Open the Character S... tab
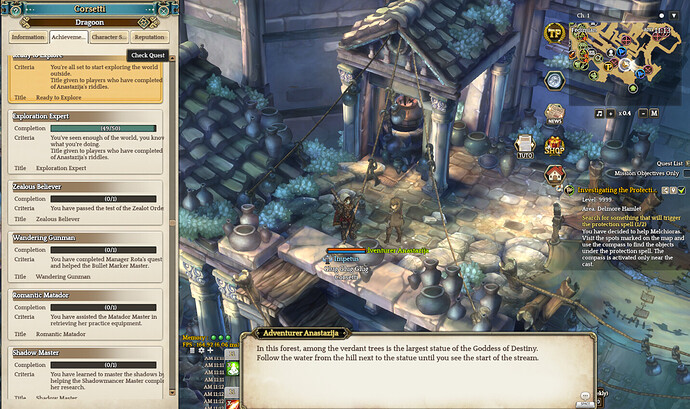The height and width of the screenshot is (409, 690). click(x=108, y=38)
